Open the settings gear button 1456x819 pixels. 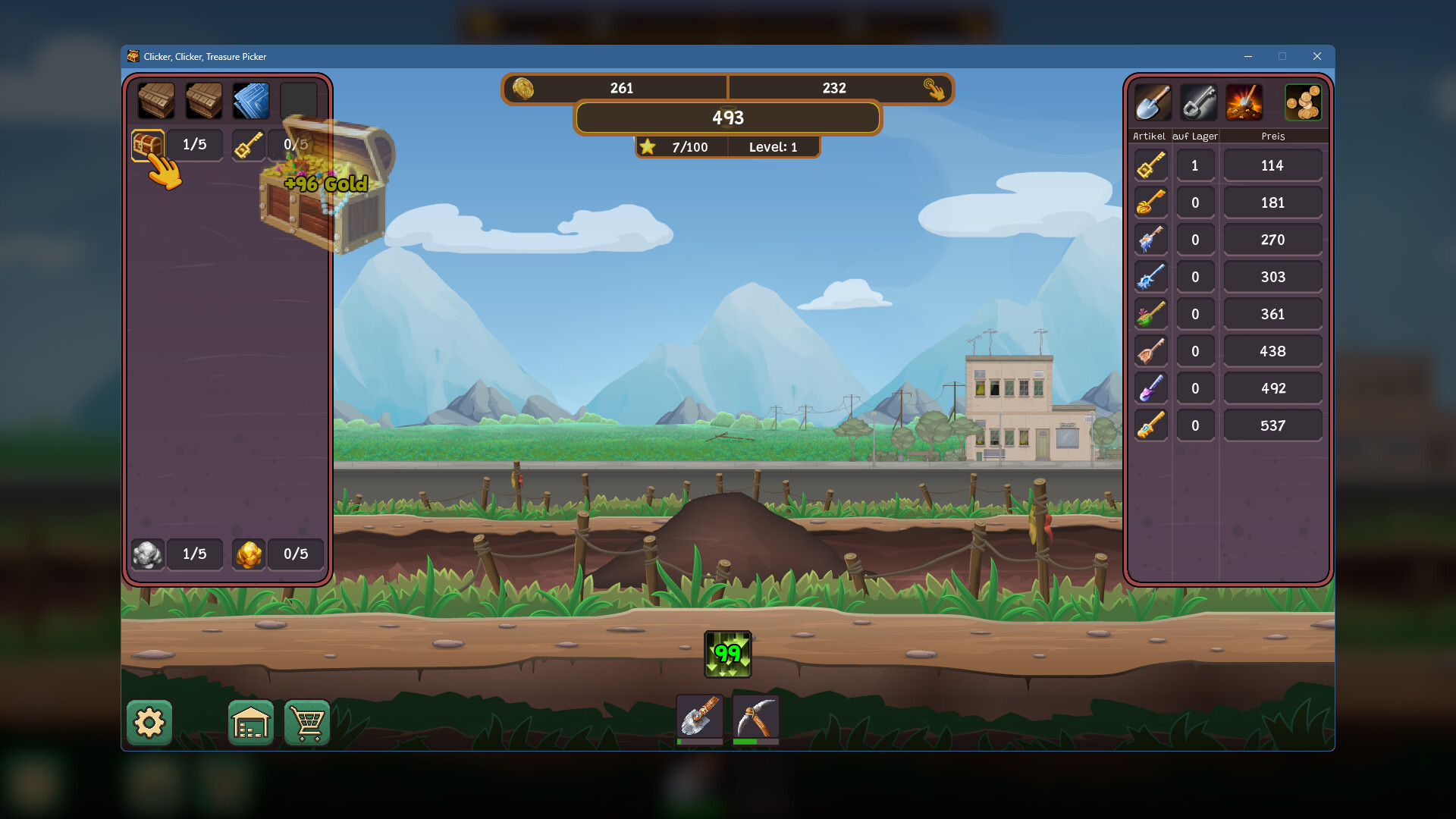point(149,723)
